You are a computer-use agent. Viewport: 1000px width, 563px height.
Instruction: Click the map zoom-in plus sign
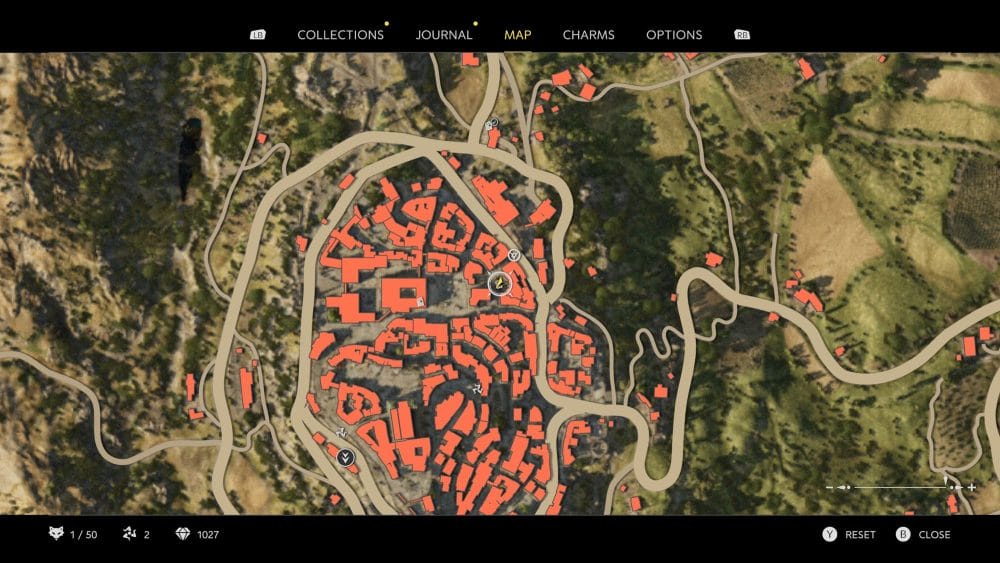click(x=971, y=487)
